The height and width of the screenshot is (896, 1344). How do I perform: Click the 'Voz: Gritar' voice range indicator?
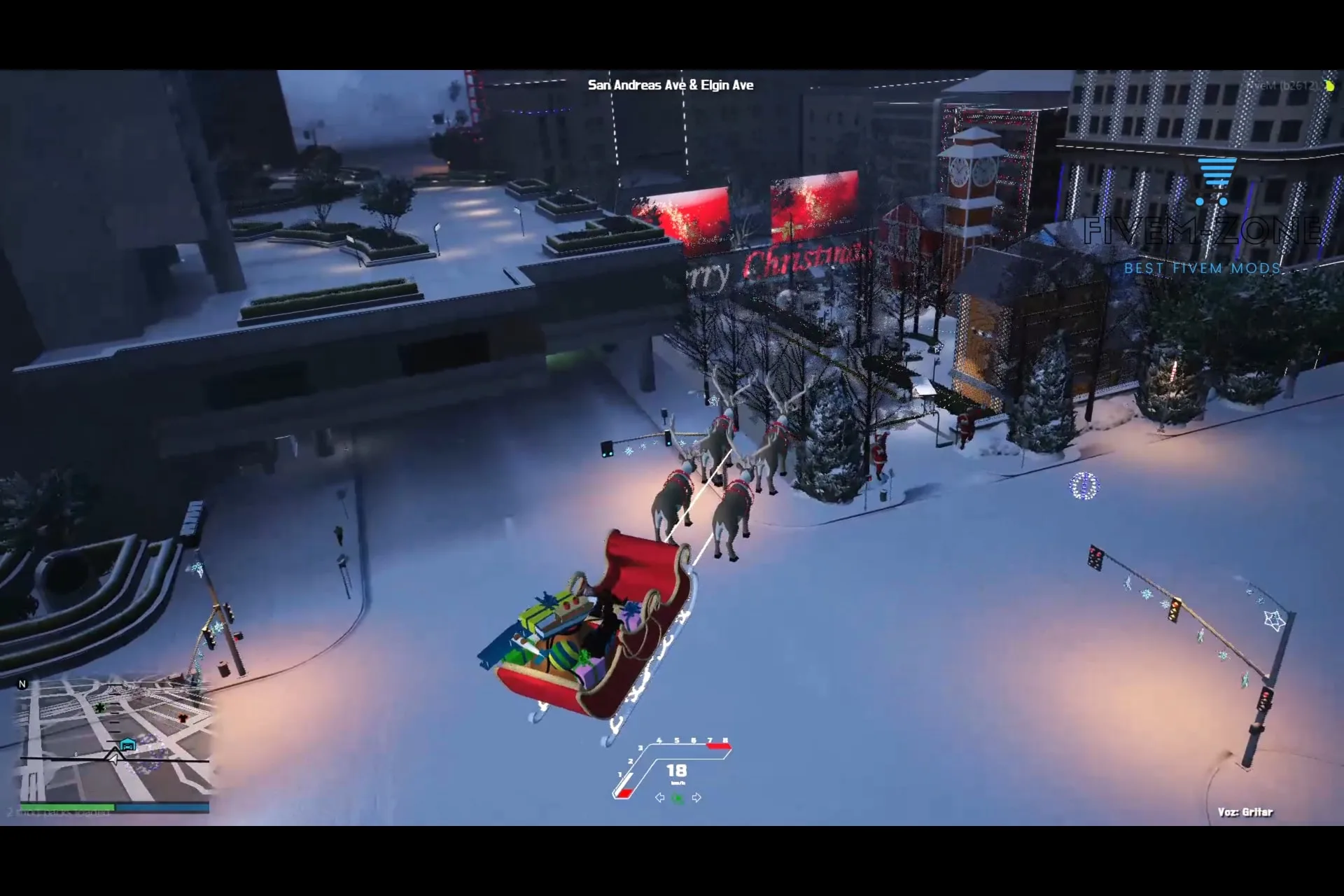1245,812
